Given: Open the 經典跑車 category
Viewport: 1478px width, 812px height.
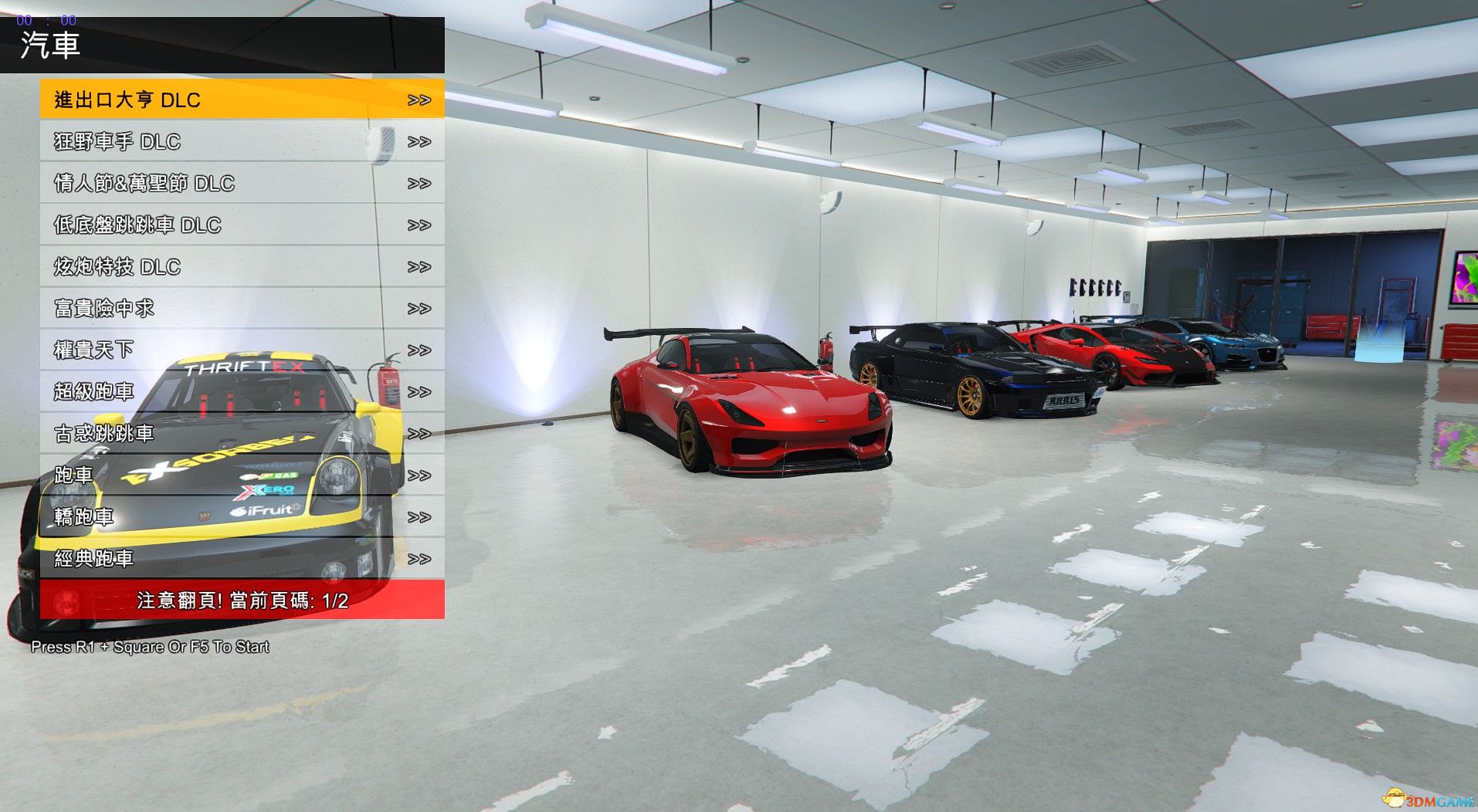Looking at the screenshot, I should point(242,558).
